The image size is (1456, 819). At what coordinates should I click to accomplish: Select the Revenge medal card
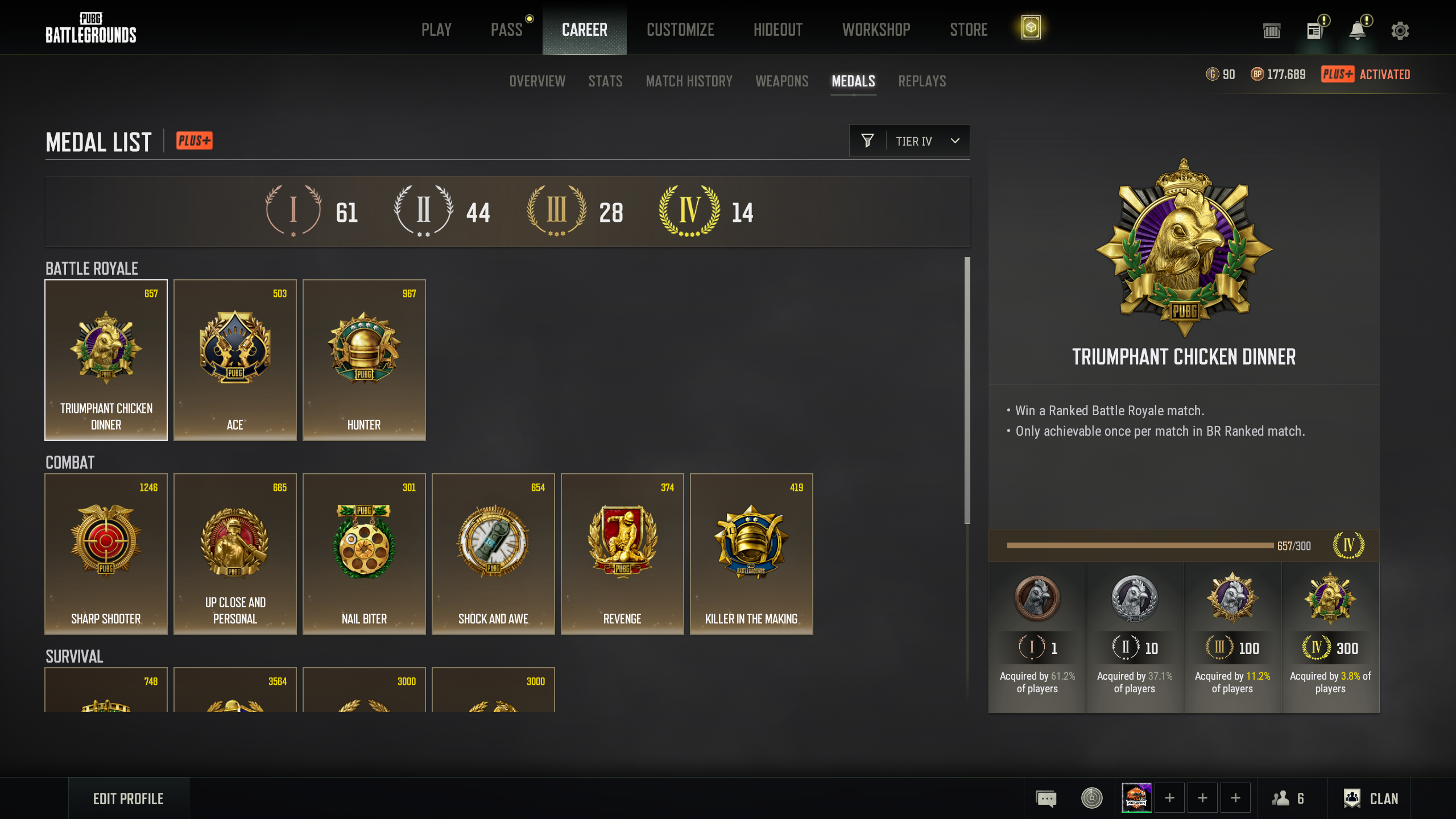622,553
